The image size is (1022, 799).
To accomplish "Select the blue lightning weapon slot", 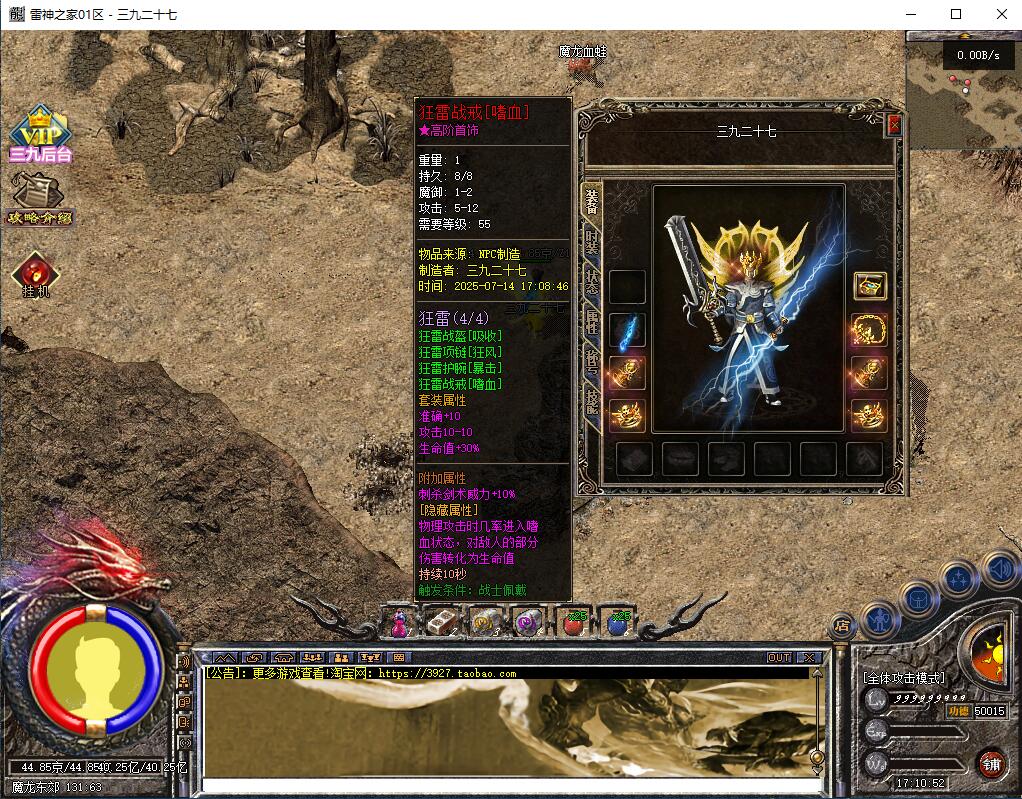I will point(627,330).
